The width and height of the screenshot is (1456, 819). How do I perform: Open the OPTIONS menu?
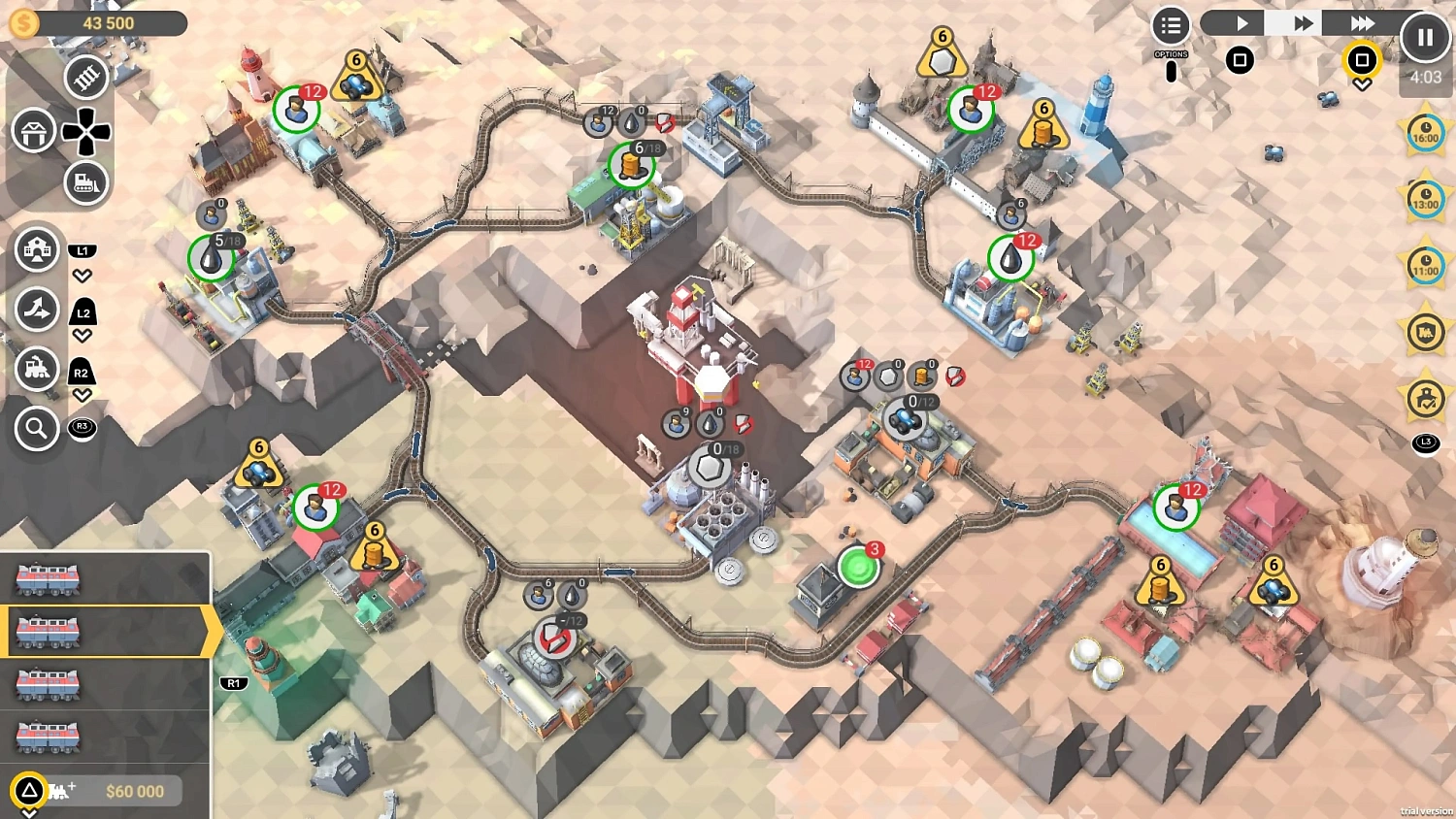[1171, 24]
